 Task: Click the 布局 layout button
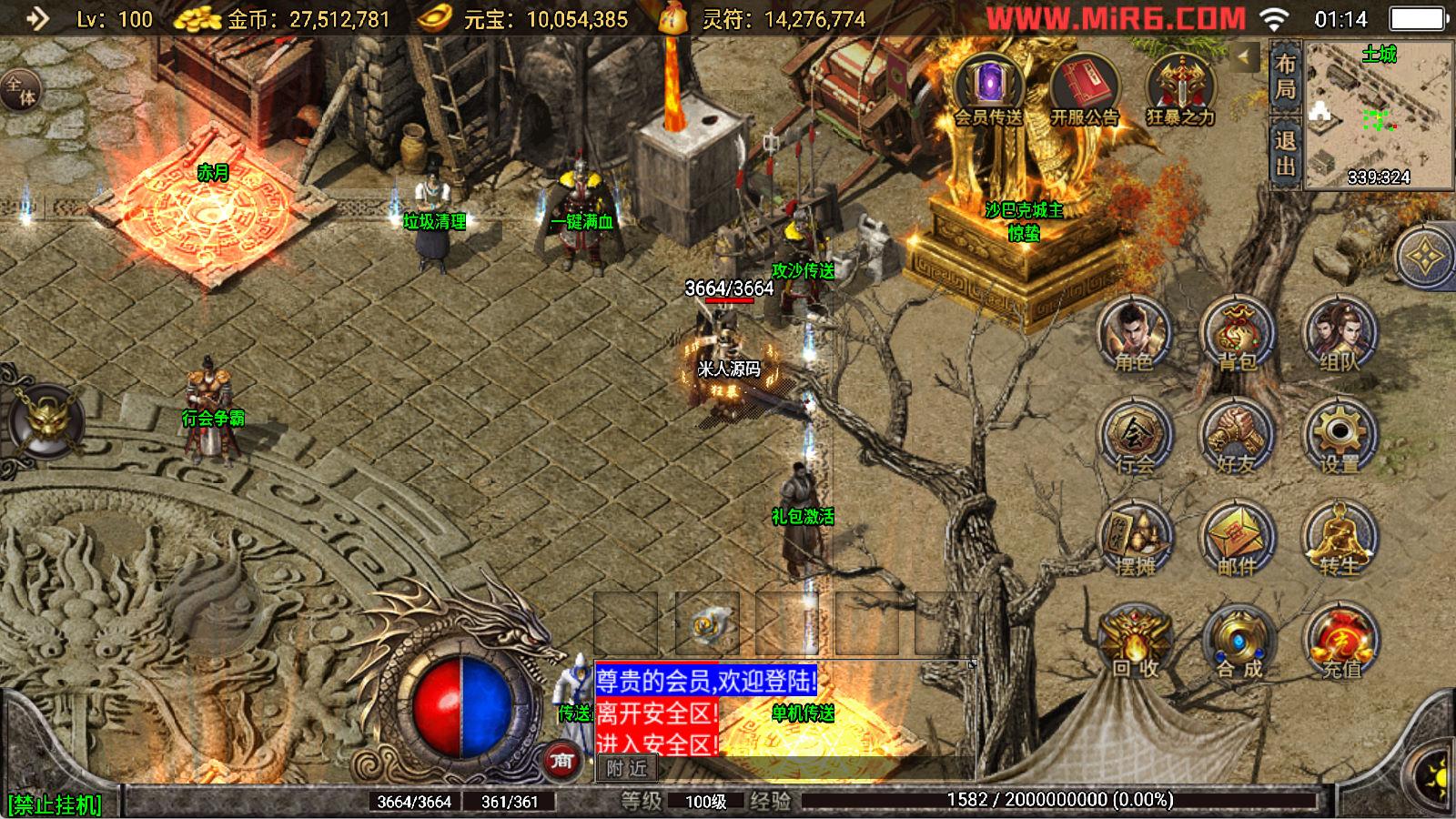(1285, 77)
